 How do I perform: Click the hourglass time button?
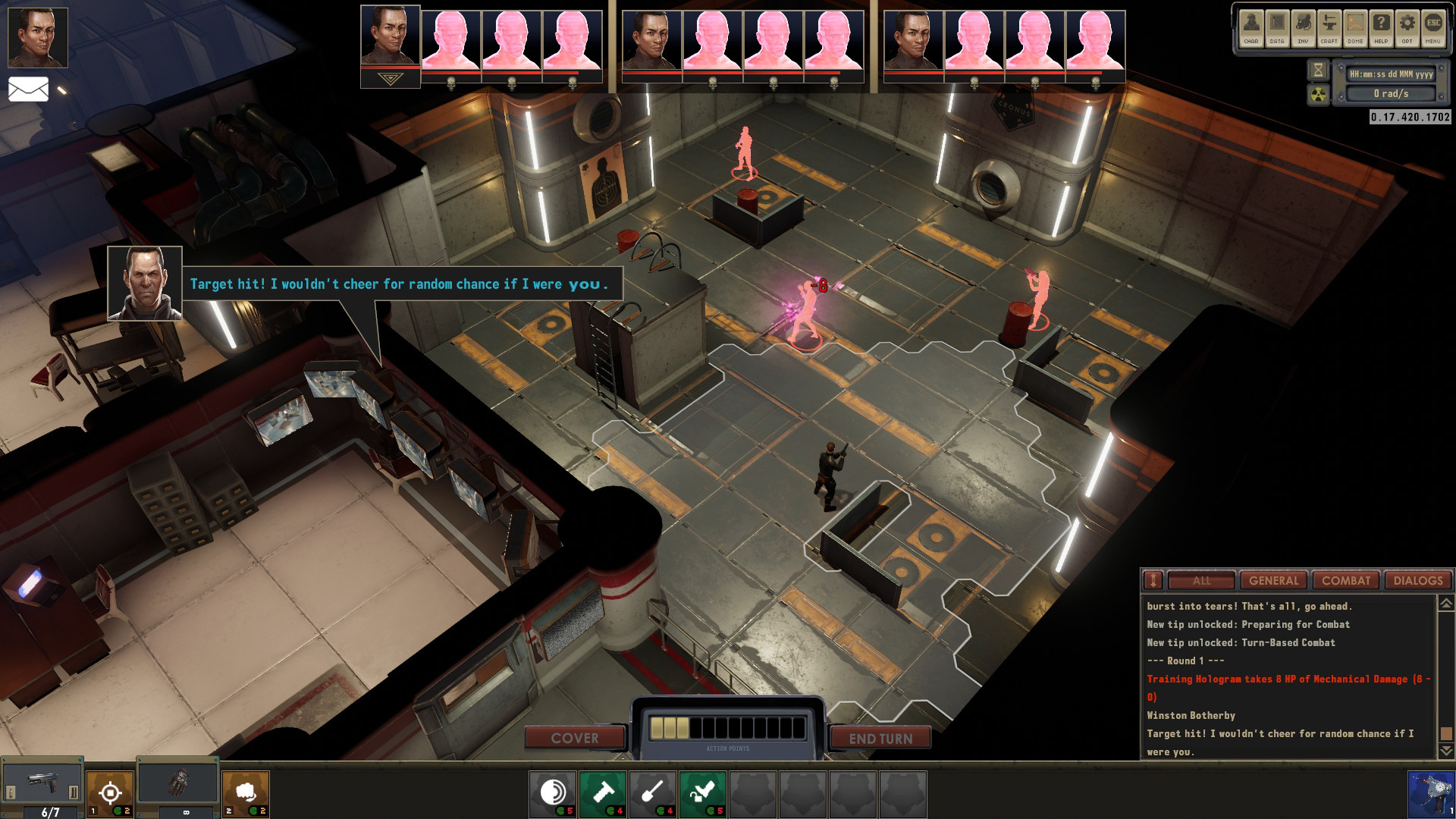click(x=1319, y=71)
